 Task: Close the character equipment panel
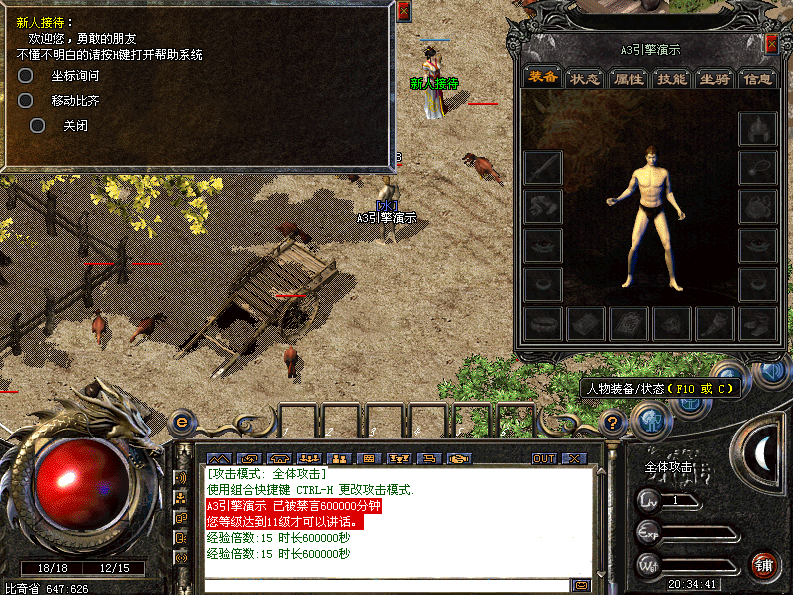[x=771, y=44]
